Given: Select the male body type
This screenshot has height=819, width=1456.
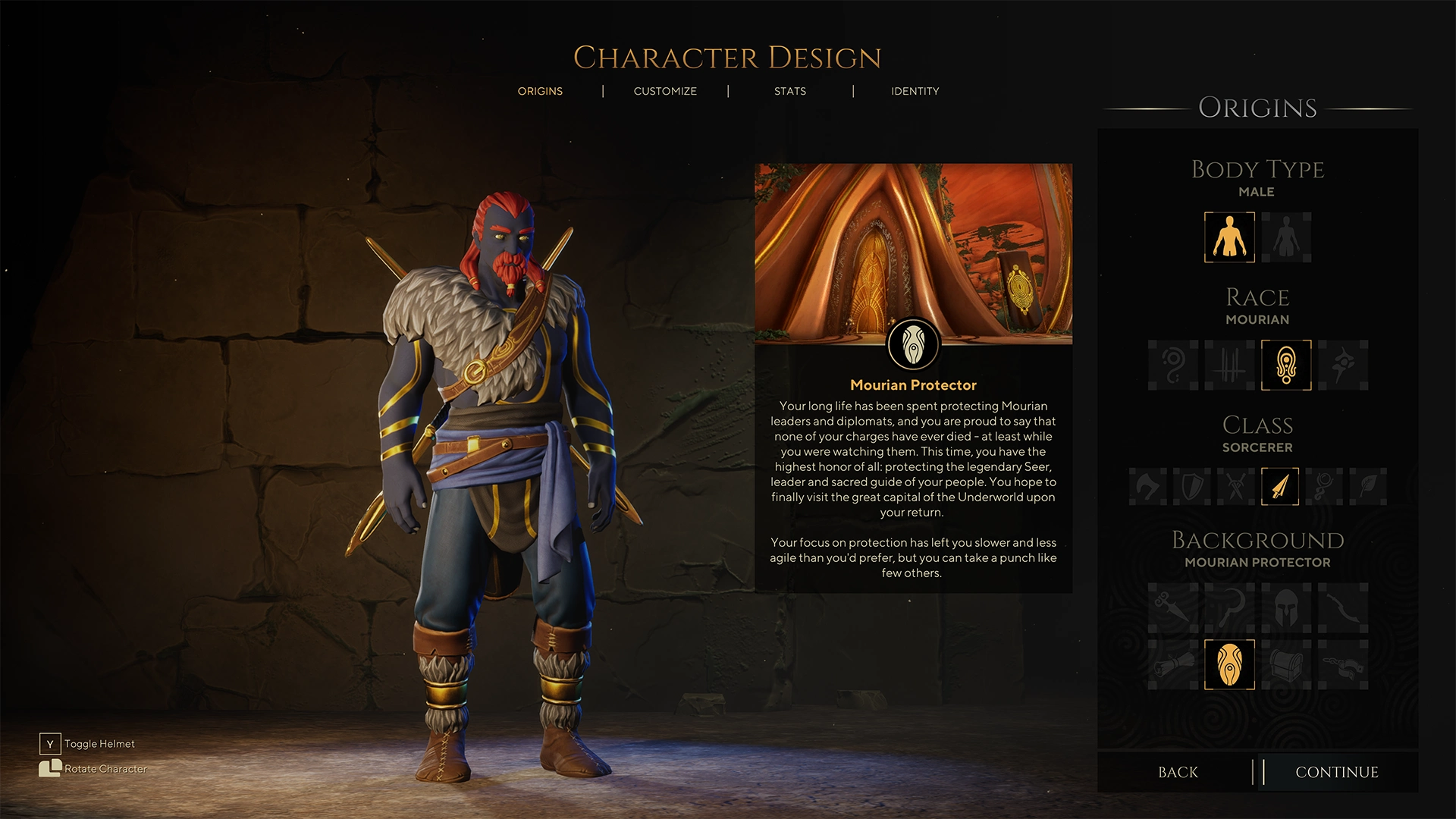Looking at the screenshot, I should [1229, 237].
